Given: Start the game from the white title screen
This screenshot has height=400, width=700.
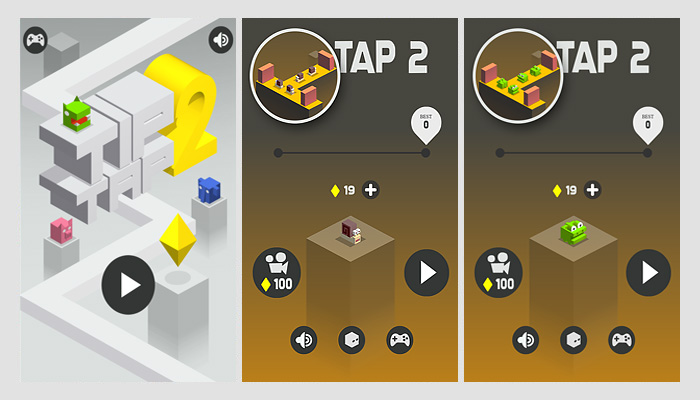Looking at the screenshot, I should pos(128,285).
